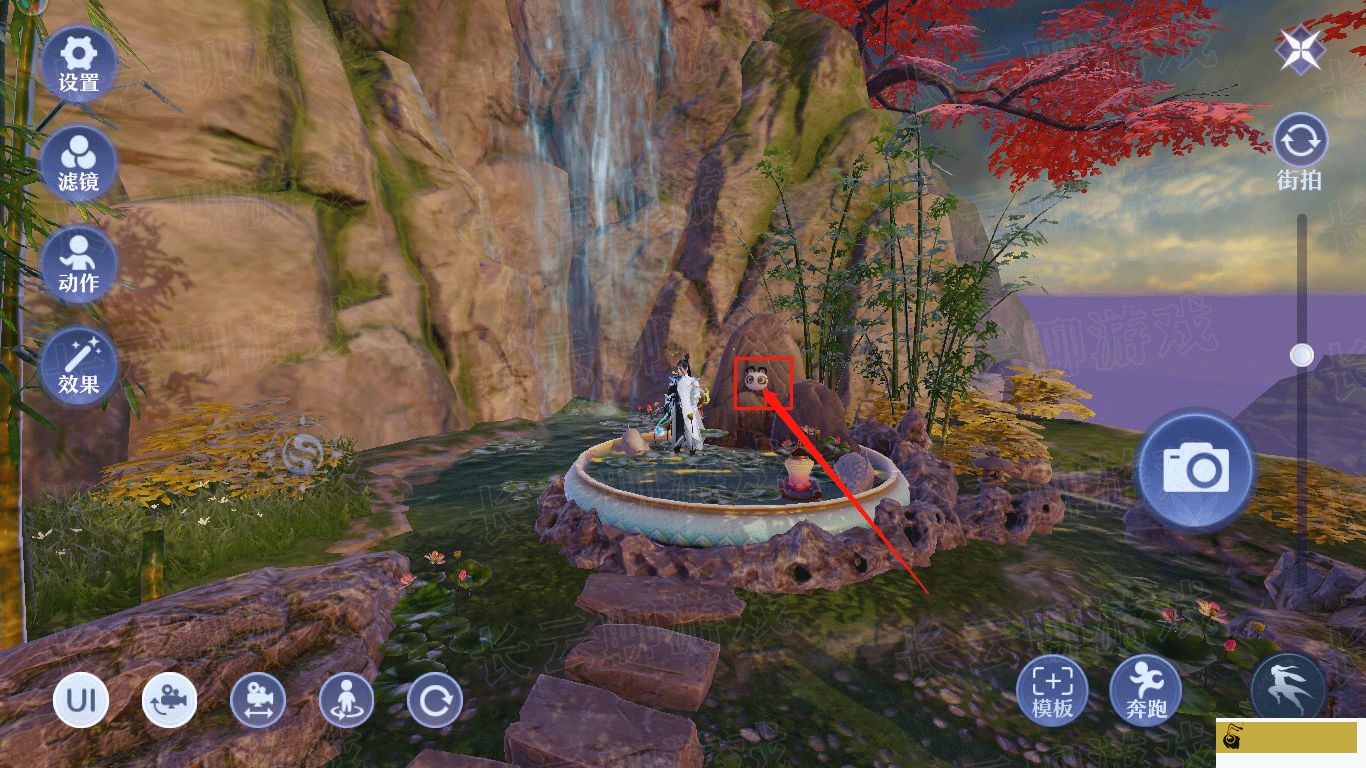Click the circular arrow reset button
Viewport: 1366px width, 768px height.
[x=434, y=700]
